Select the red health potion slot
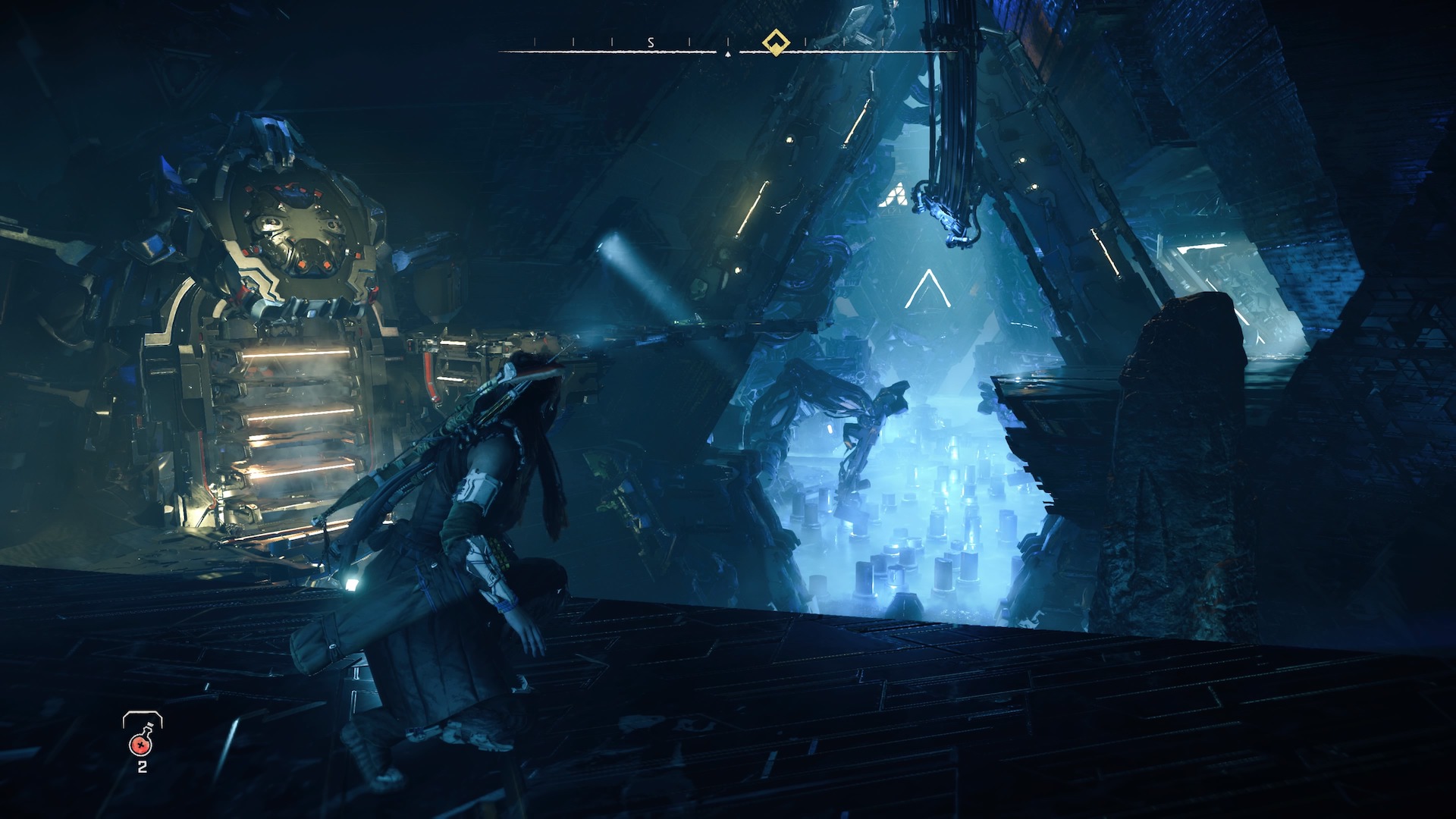 pos(141,742)
